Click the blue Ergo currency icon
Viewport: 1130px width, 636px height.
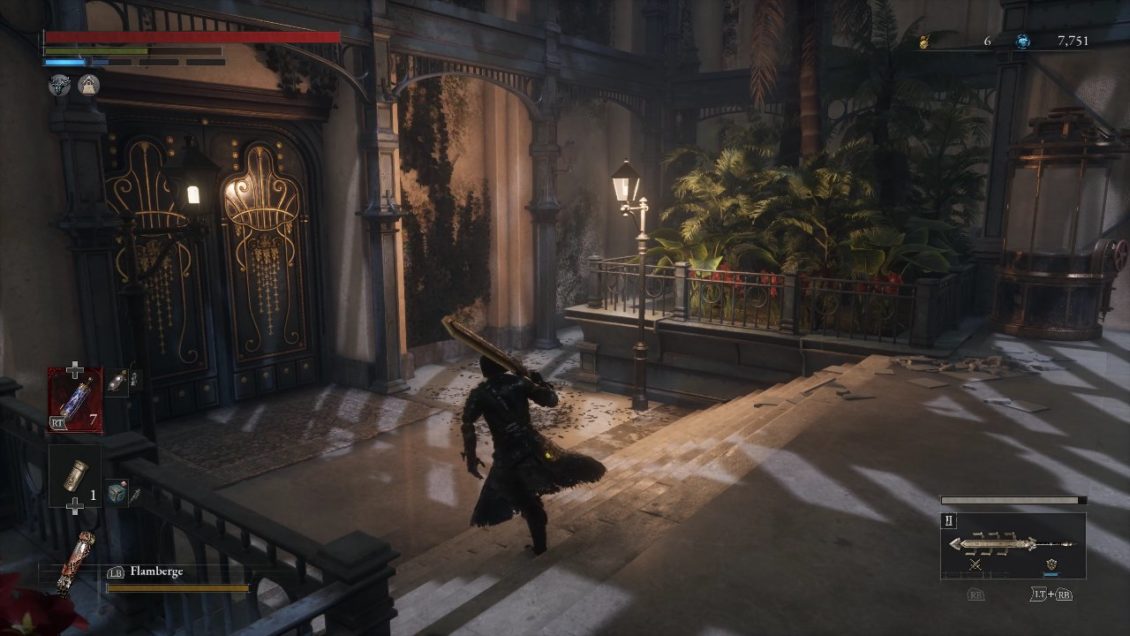[1022, 41]
